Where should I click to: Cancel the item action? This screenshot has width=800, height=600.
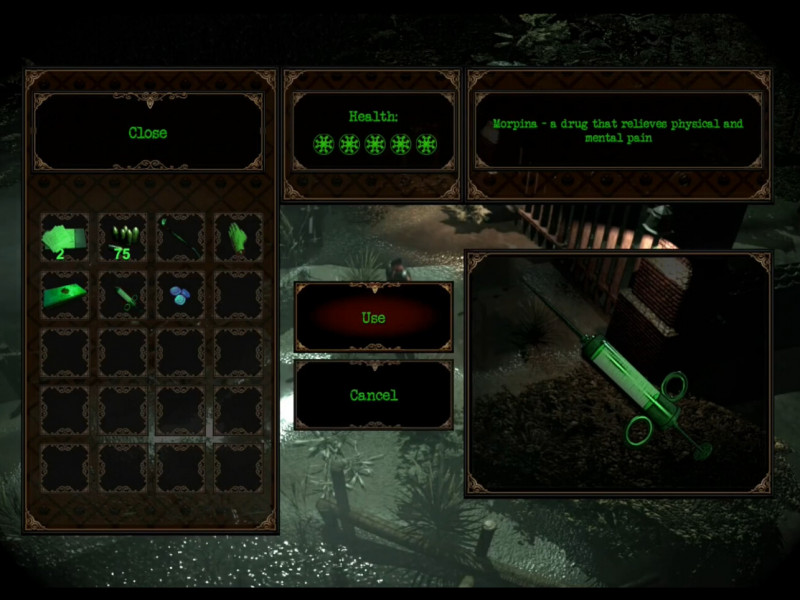point(373,395)
